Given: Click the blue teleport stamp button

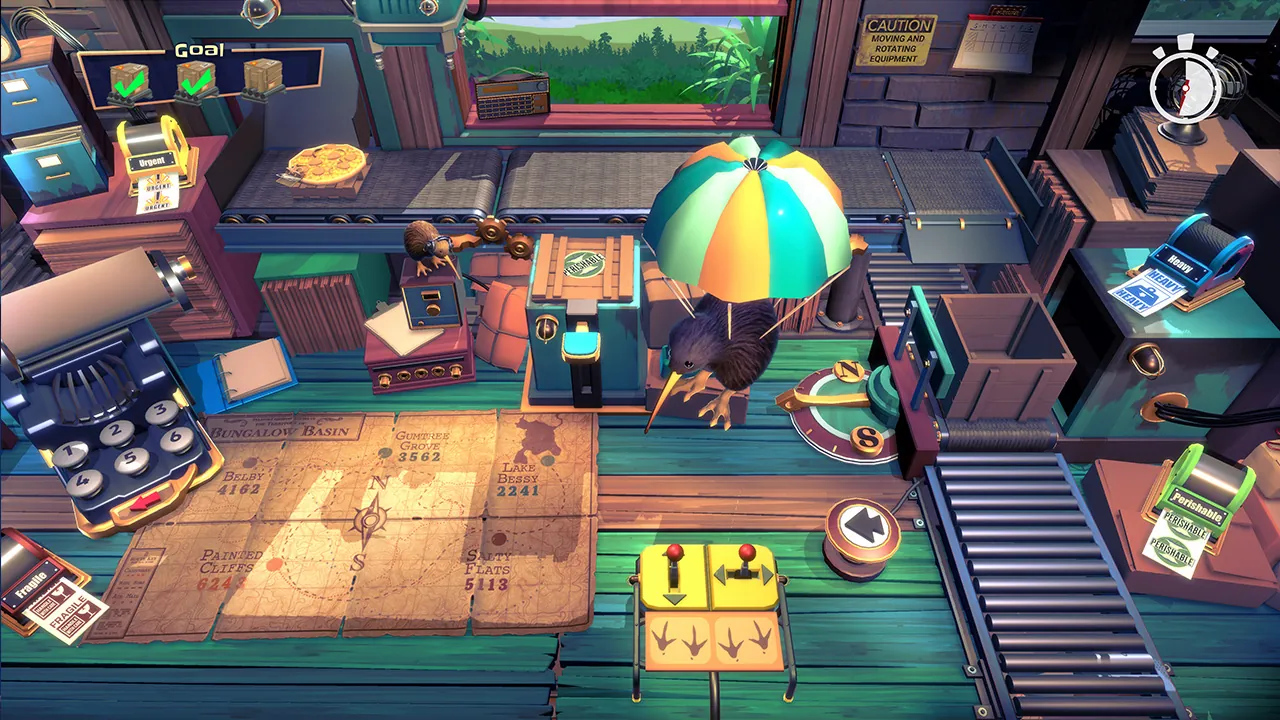Looking at the screenshot, I should 582,342.
